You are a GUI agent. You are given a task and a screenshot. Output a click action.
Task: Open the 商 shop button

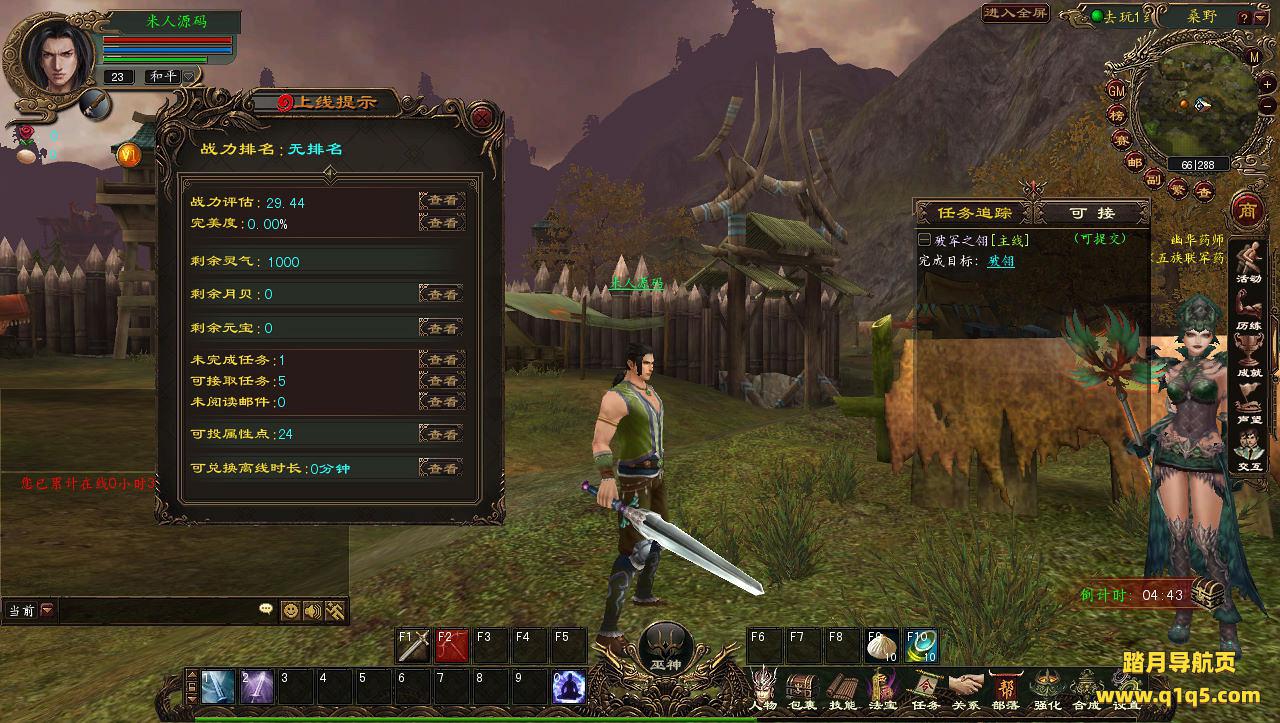click(x=1247, y=211)
